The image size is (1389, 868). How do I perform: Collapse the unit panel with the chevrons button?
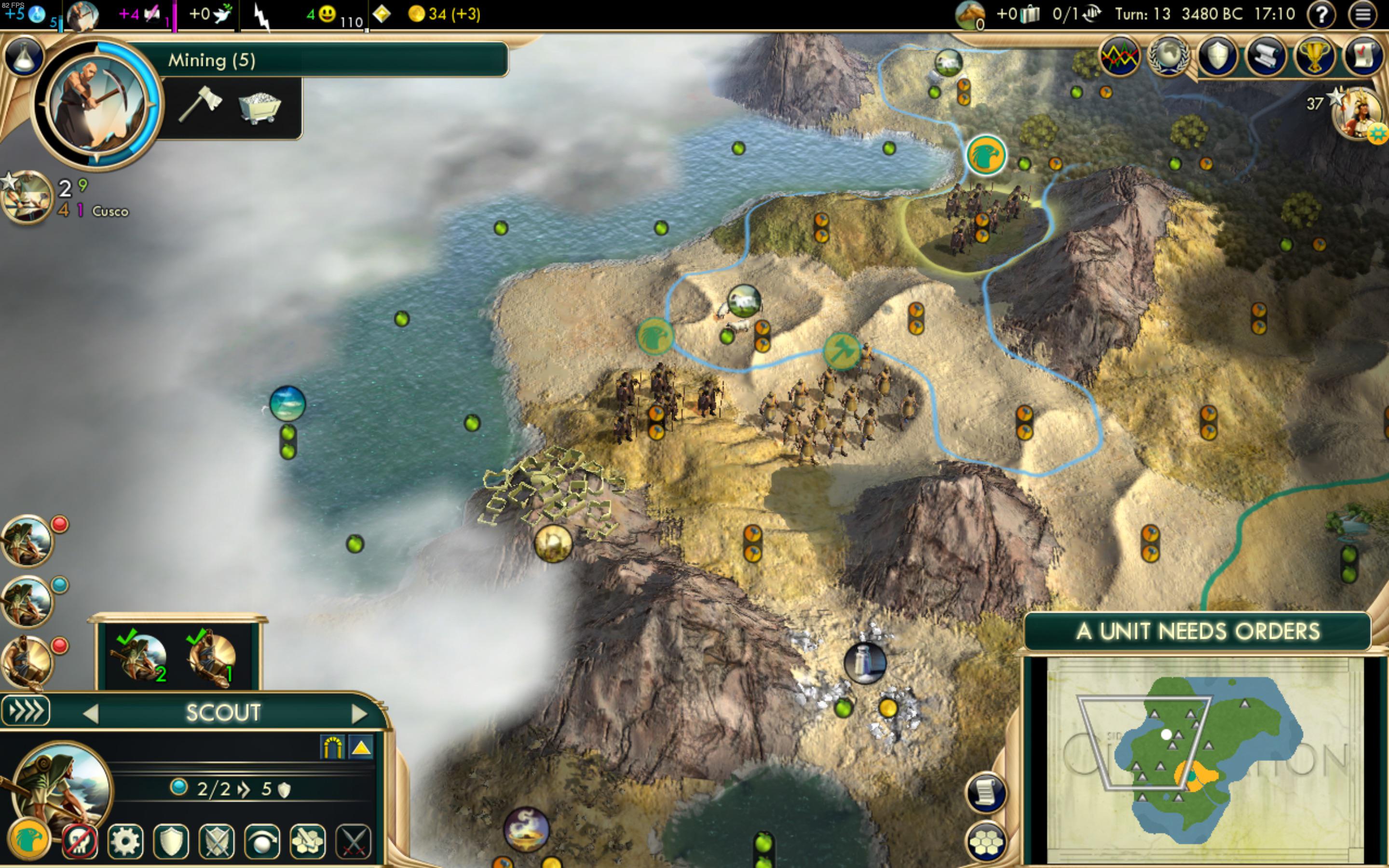[x=26, y=711]
